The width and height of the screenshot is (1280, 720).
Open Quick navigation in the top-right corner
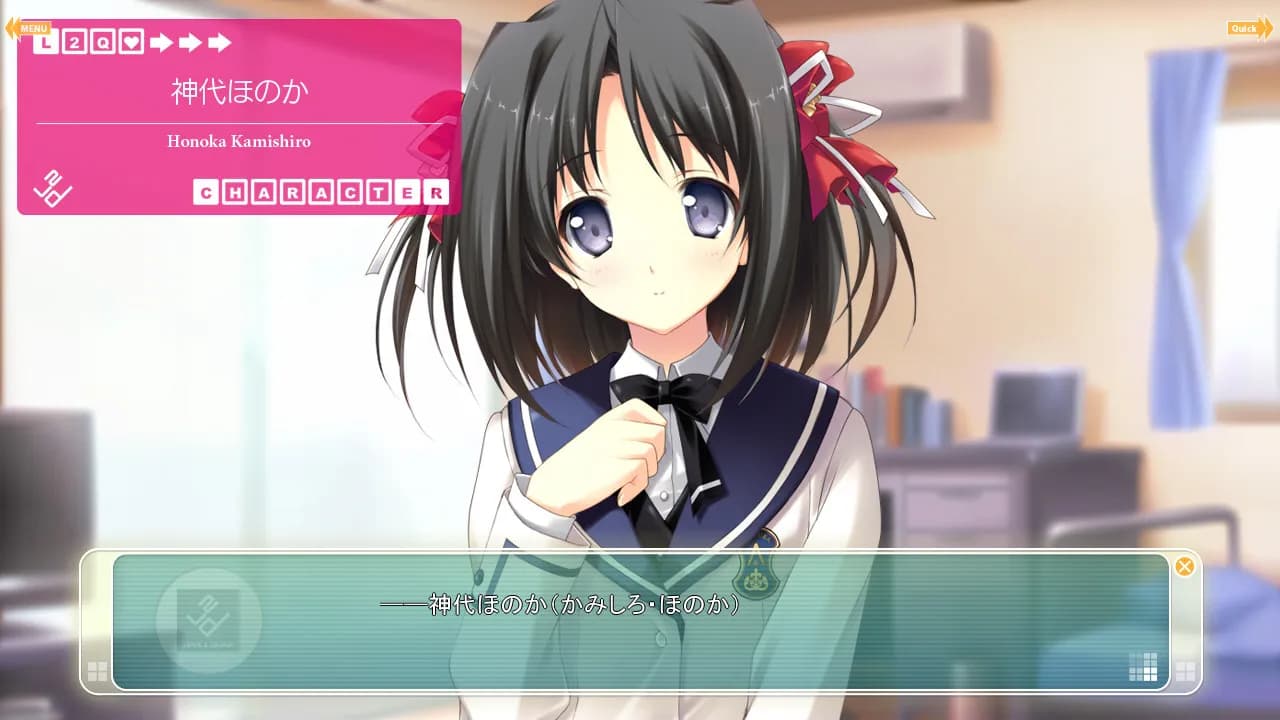click(1248, 28)
